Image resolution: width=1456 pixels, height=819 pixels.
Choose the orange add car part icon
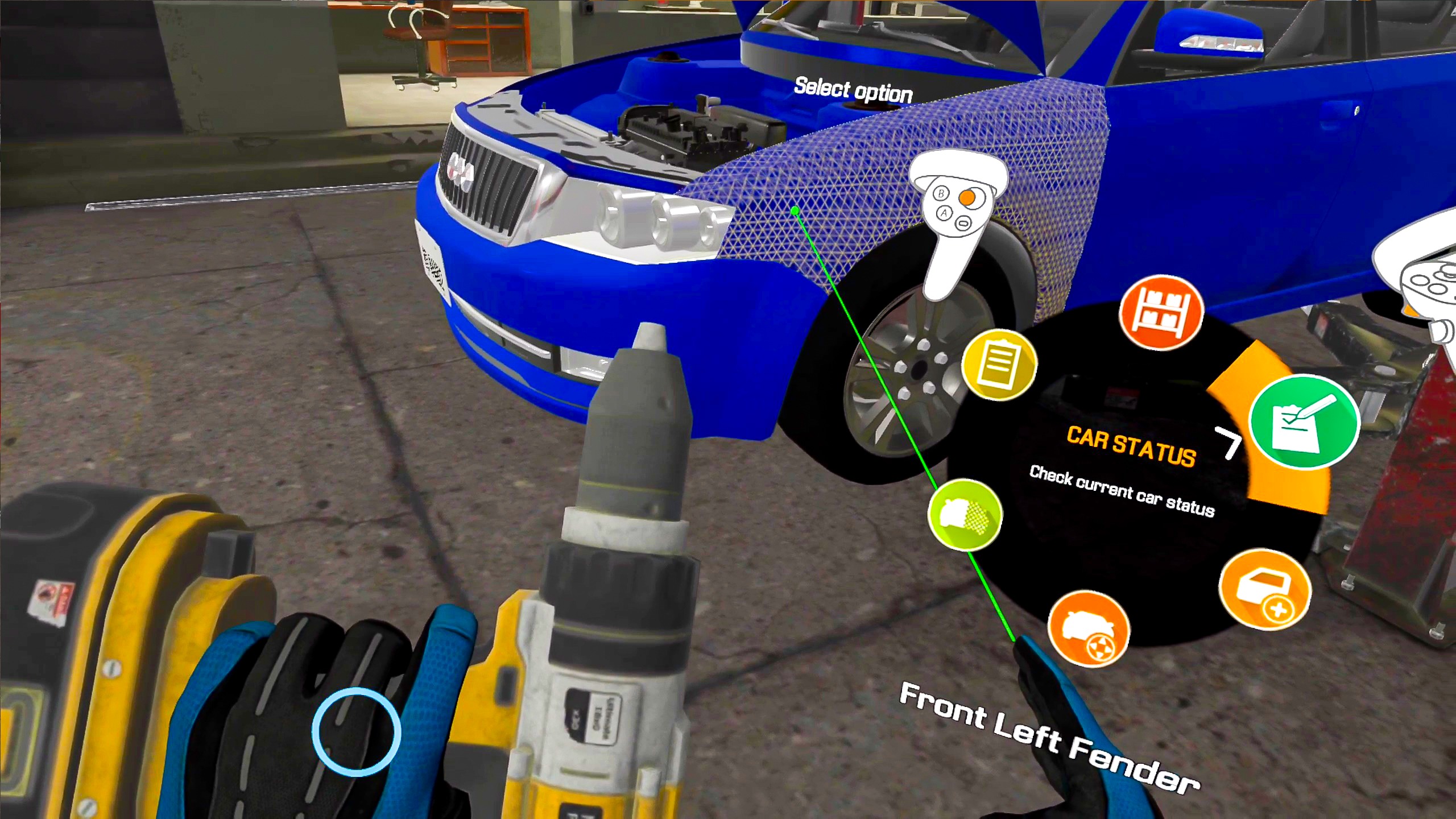point(1264,590)
